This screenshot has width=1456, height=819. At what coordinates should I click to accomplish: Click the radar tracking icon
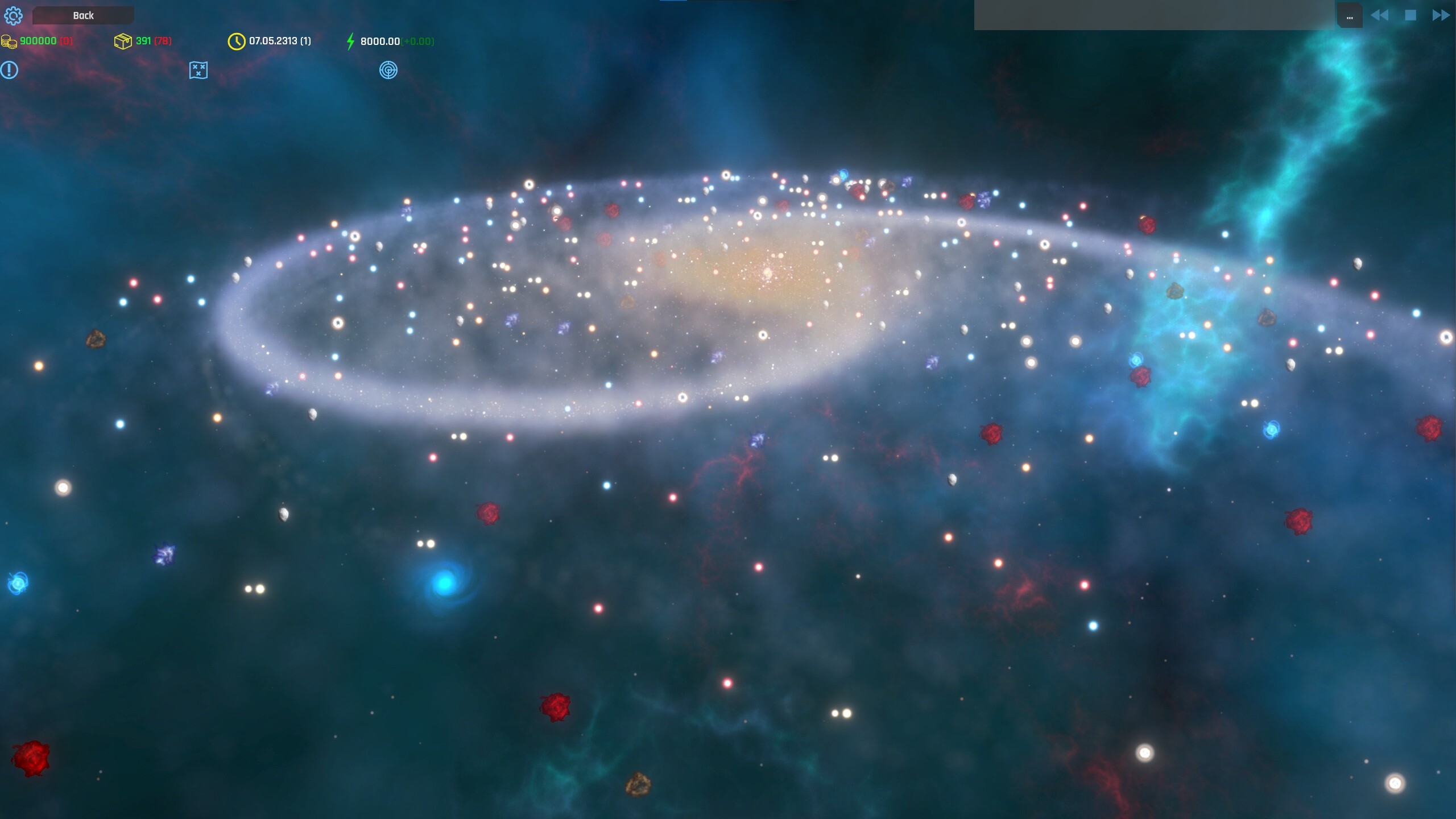389,70
